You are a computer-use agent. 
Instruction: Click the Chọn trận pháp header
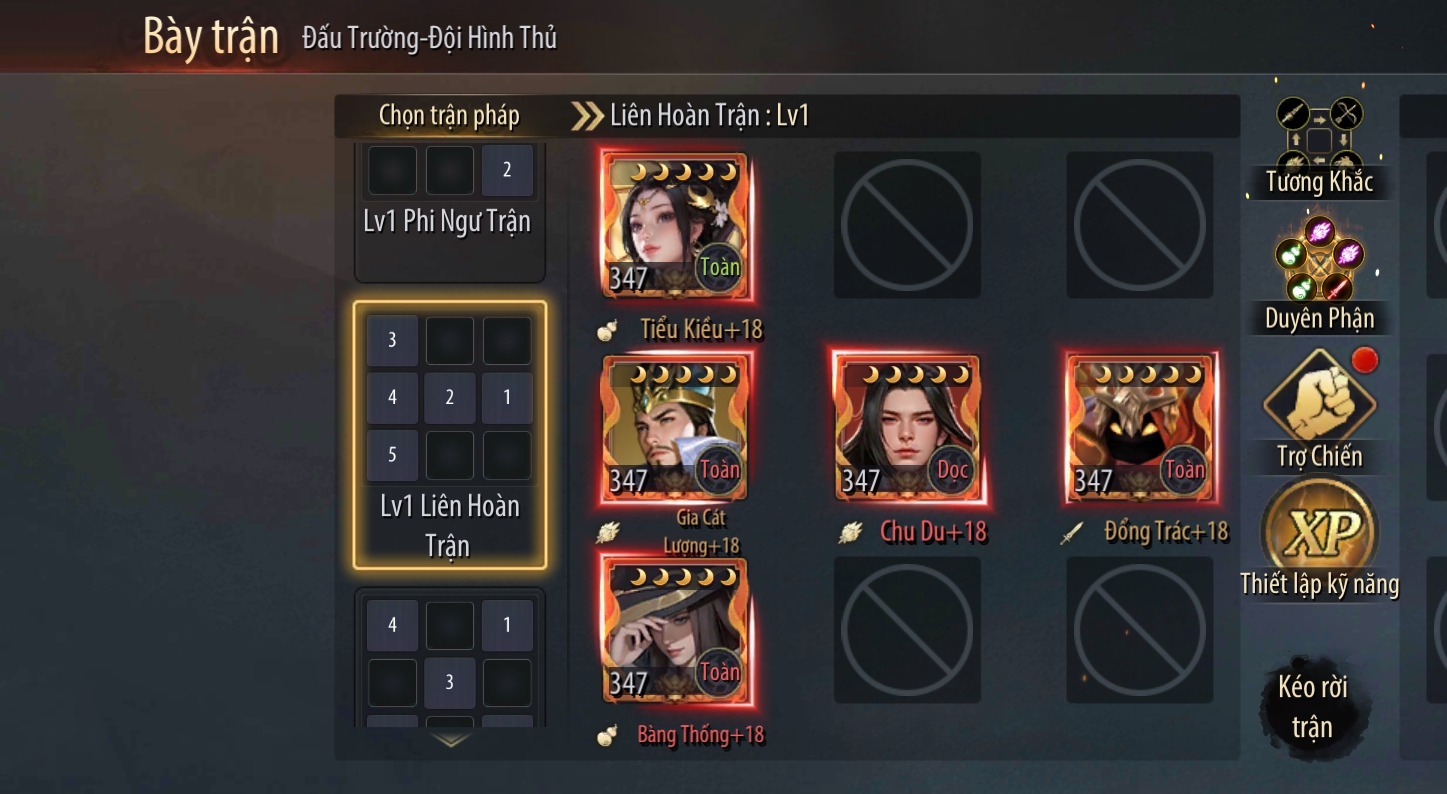point(449,116)
